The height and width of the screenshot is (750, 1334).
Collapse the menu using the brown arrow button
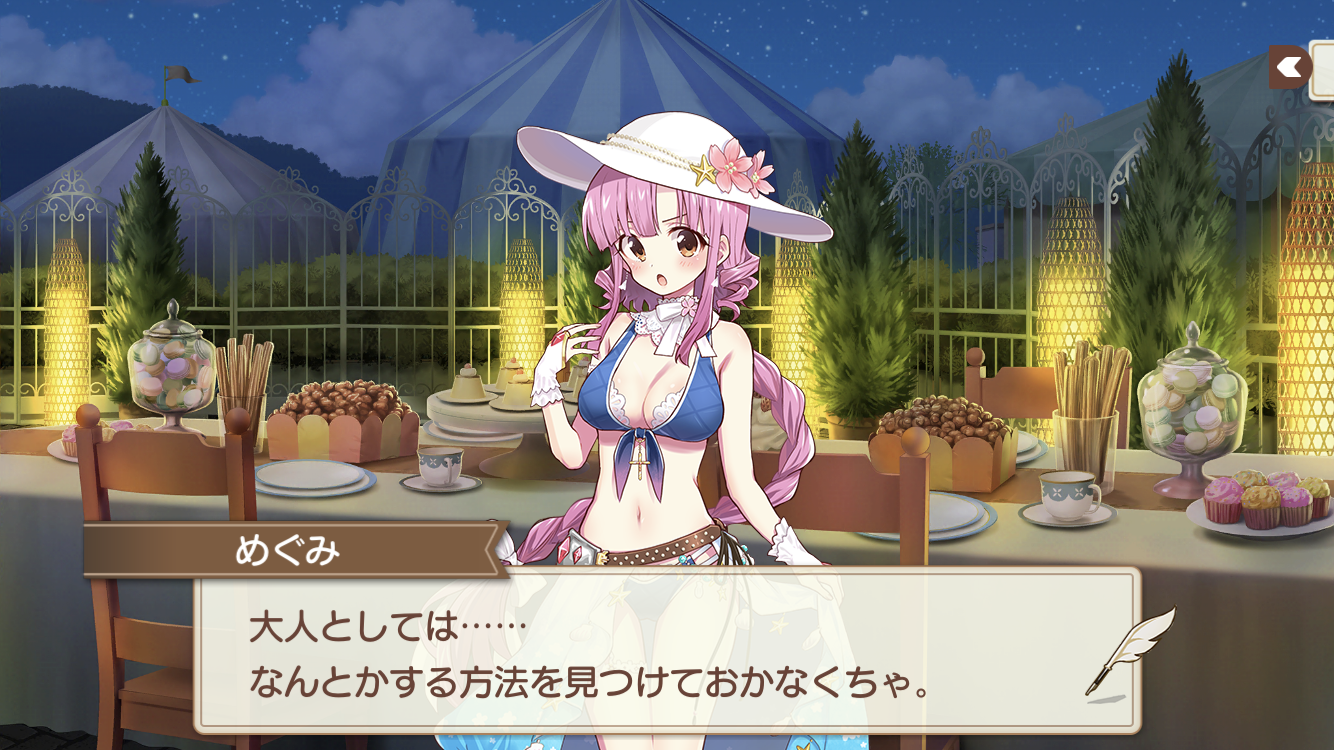(x=1290, y=66)
